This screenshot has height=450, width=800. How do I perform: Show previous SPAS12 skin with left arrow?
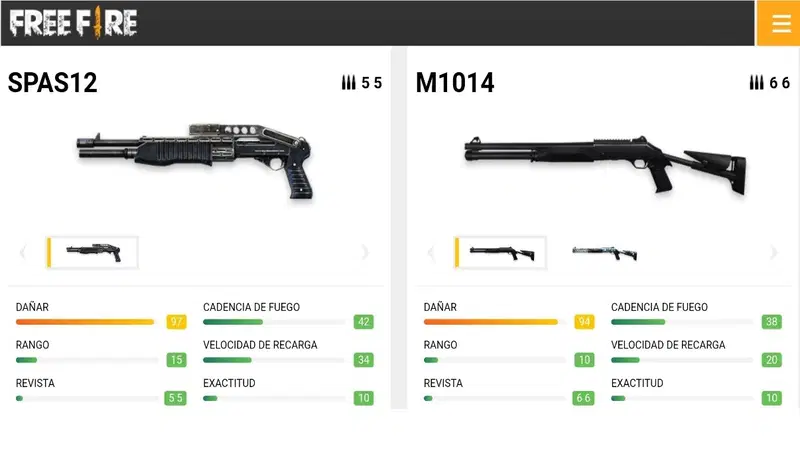tap(23, 253)
